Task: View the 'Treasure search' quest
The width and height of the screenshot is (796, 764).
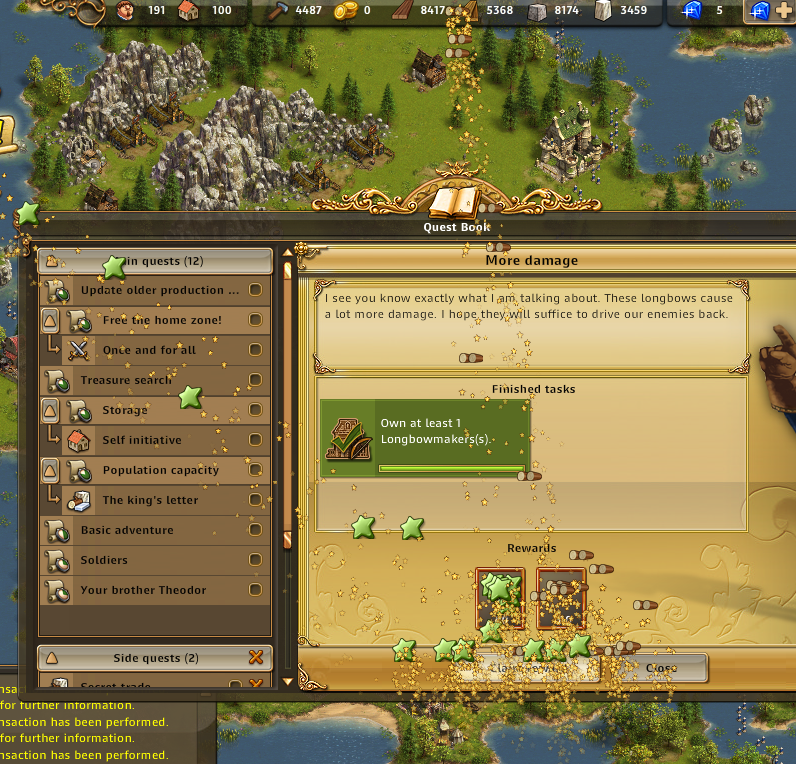Action: point(127,380)
